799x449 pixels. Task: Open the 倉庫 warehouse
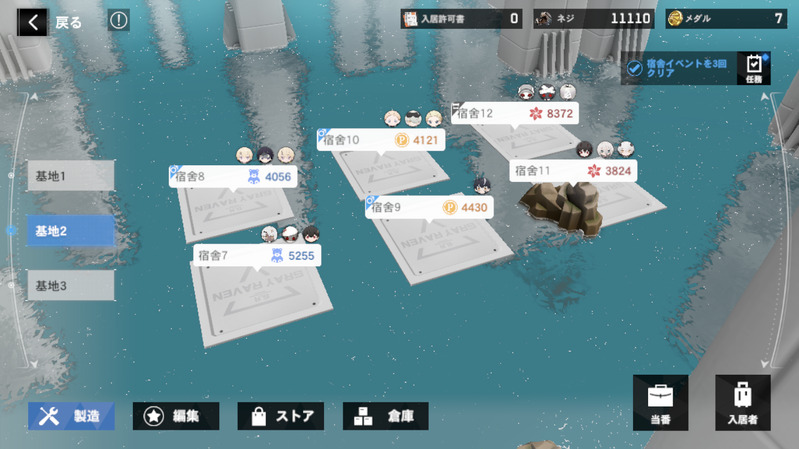(x=386, y=416)
